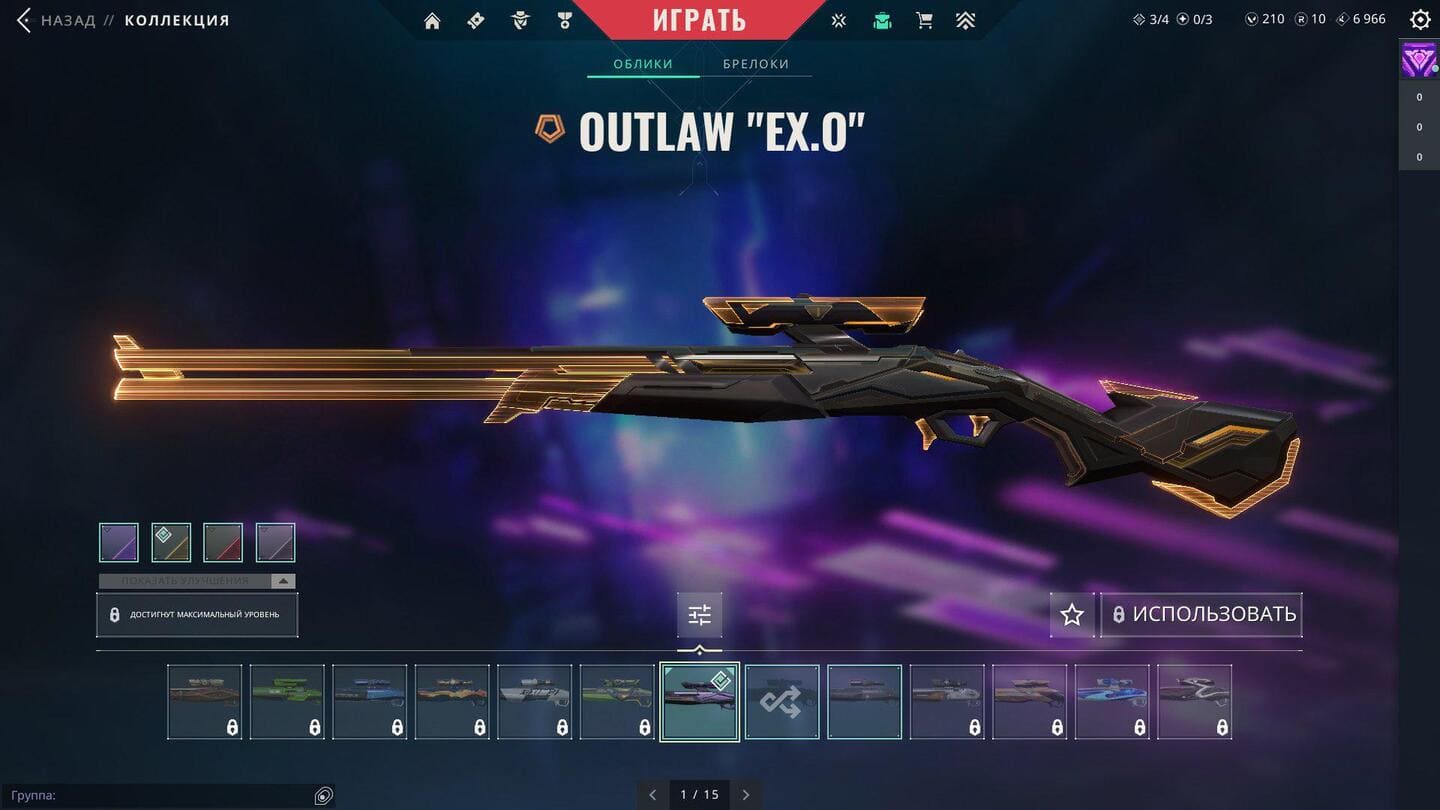Select the Облики tab
The image size is (1440, 810).
642,64
